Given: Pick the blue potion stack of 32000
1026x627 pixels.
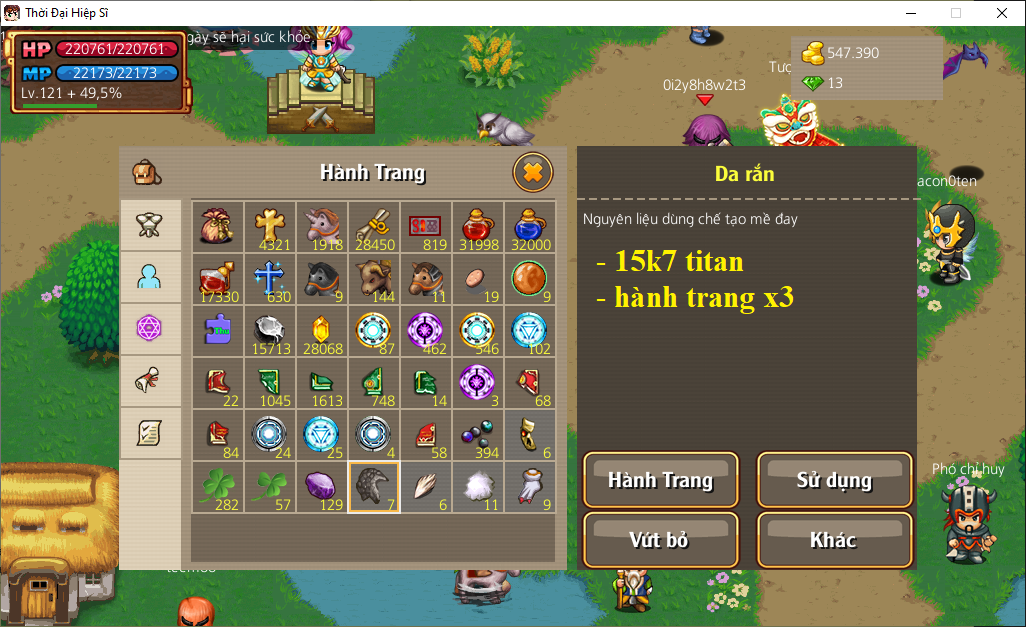Looking at the screenshot, I should coord(530,227).
